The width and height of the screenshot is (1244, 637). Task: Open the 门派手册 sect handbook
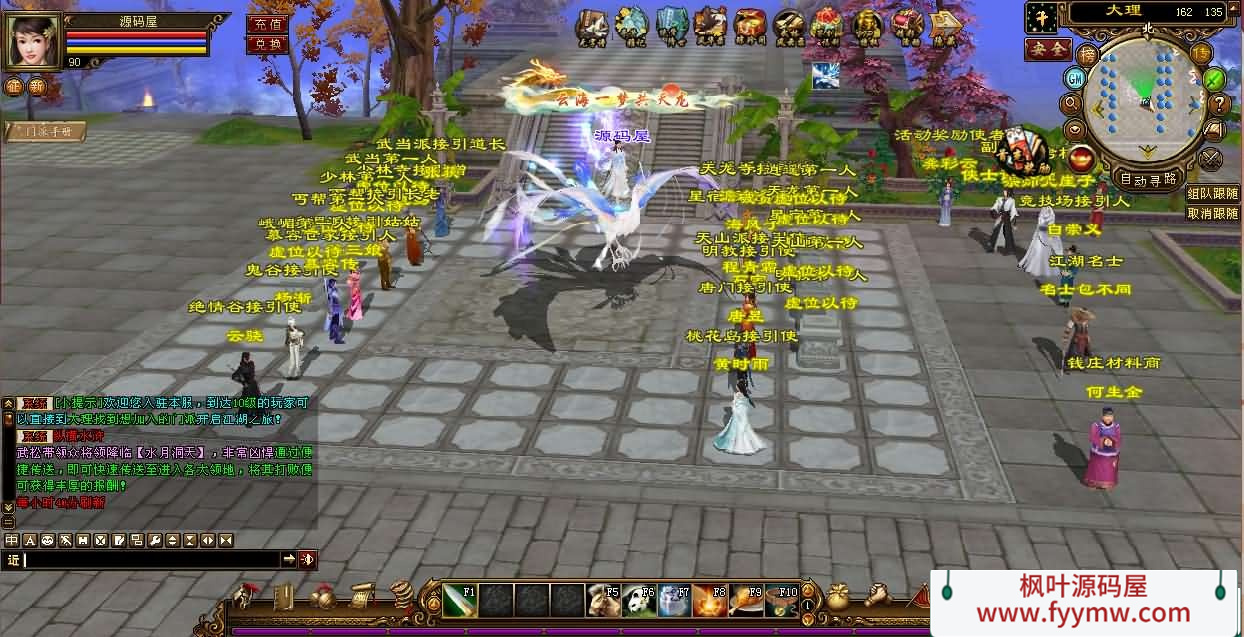tap(45, 131)
